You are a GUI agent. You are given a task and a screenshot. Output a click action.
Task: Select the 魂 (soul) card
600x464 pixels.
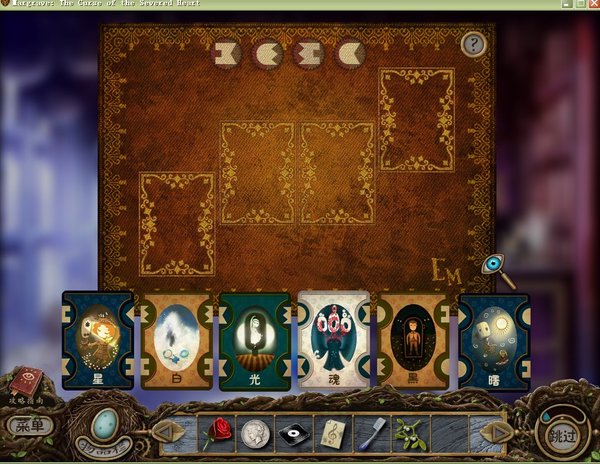[x=334, y=340]
